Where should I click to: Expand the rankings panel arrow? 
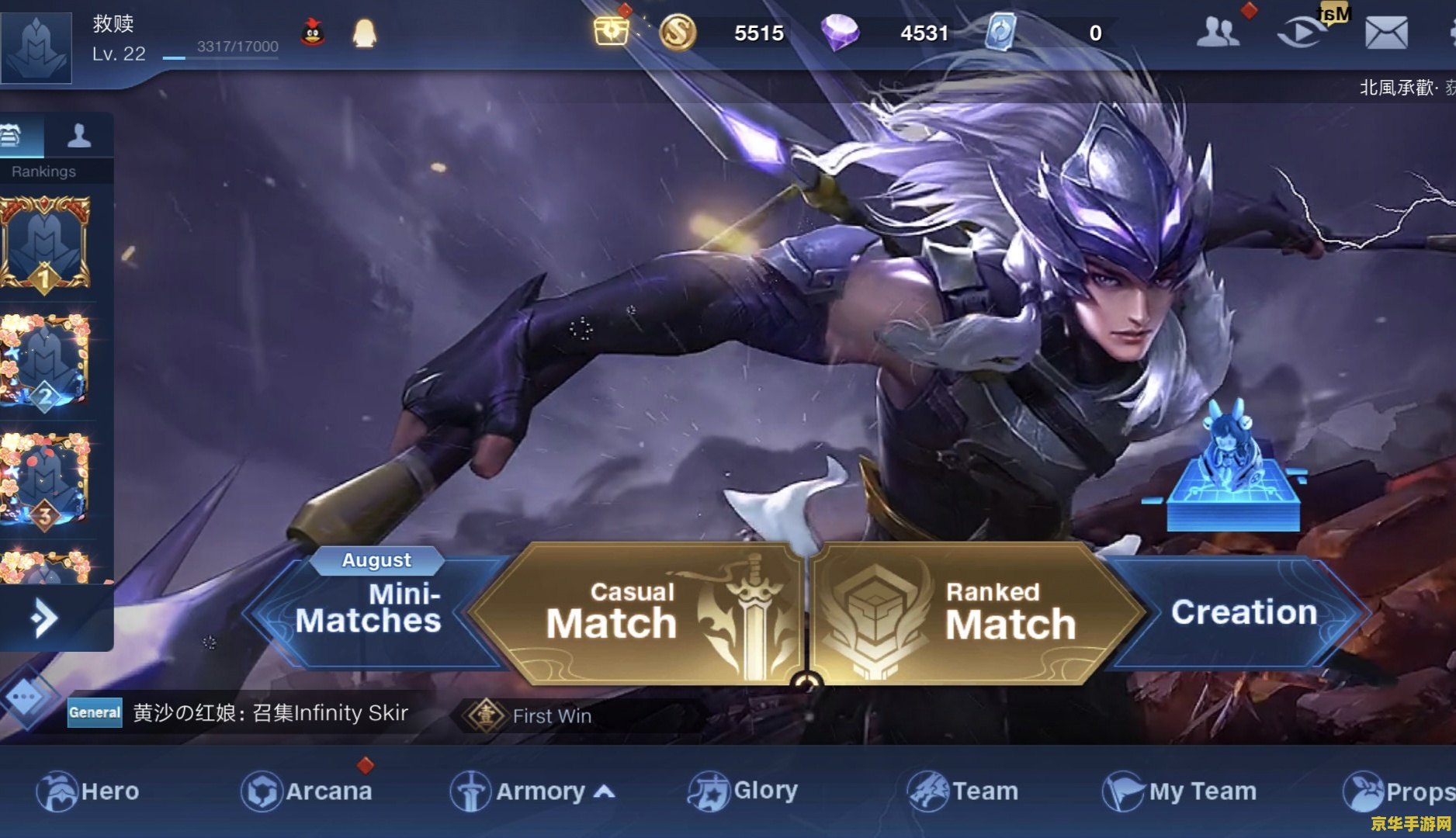click(x=45, y=618)
